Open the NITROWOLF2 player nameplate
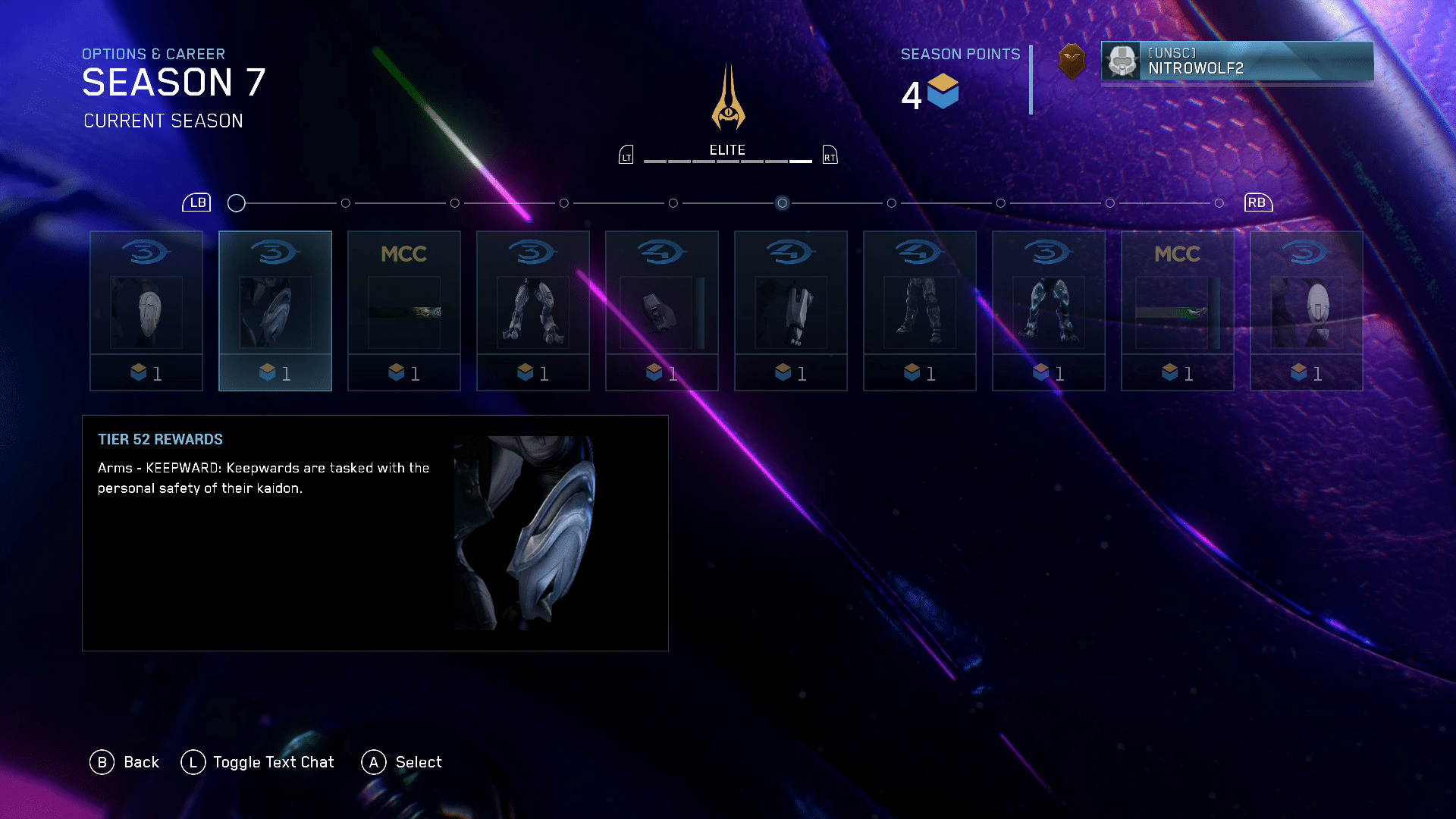The height and width of the screenshot is (819, 1456). [x=1237, y=61]
